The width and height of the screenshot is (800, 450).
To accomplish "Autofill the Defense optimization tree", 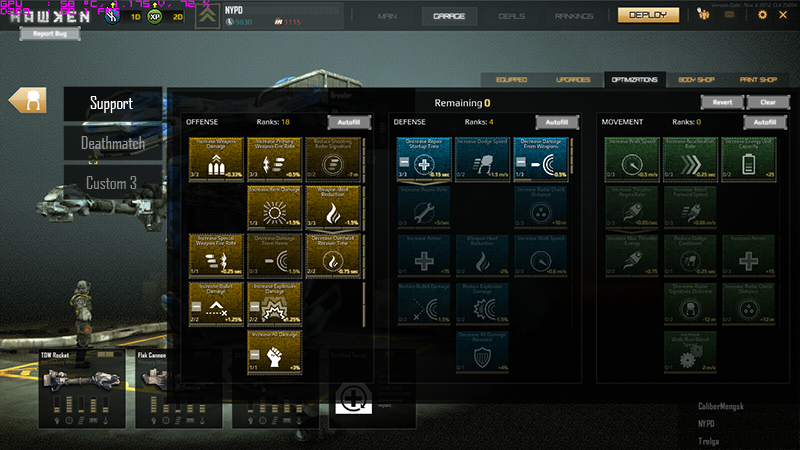I will (x=558, y=122).
